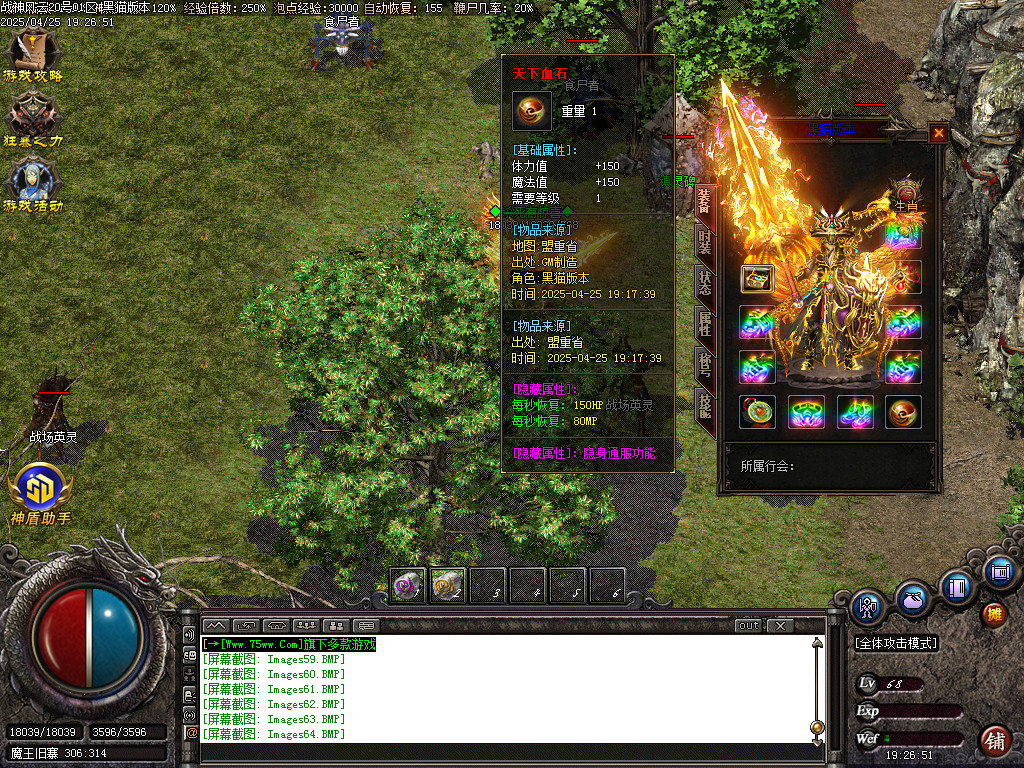Select the blood stone orb equipment slot

(x=903, y=412)
